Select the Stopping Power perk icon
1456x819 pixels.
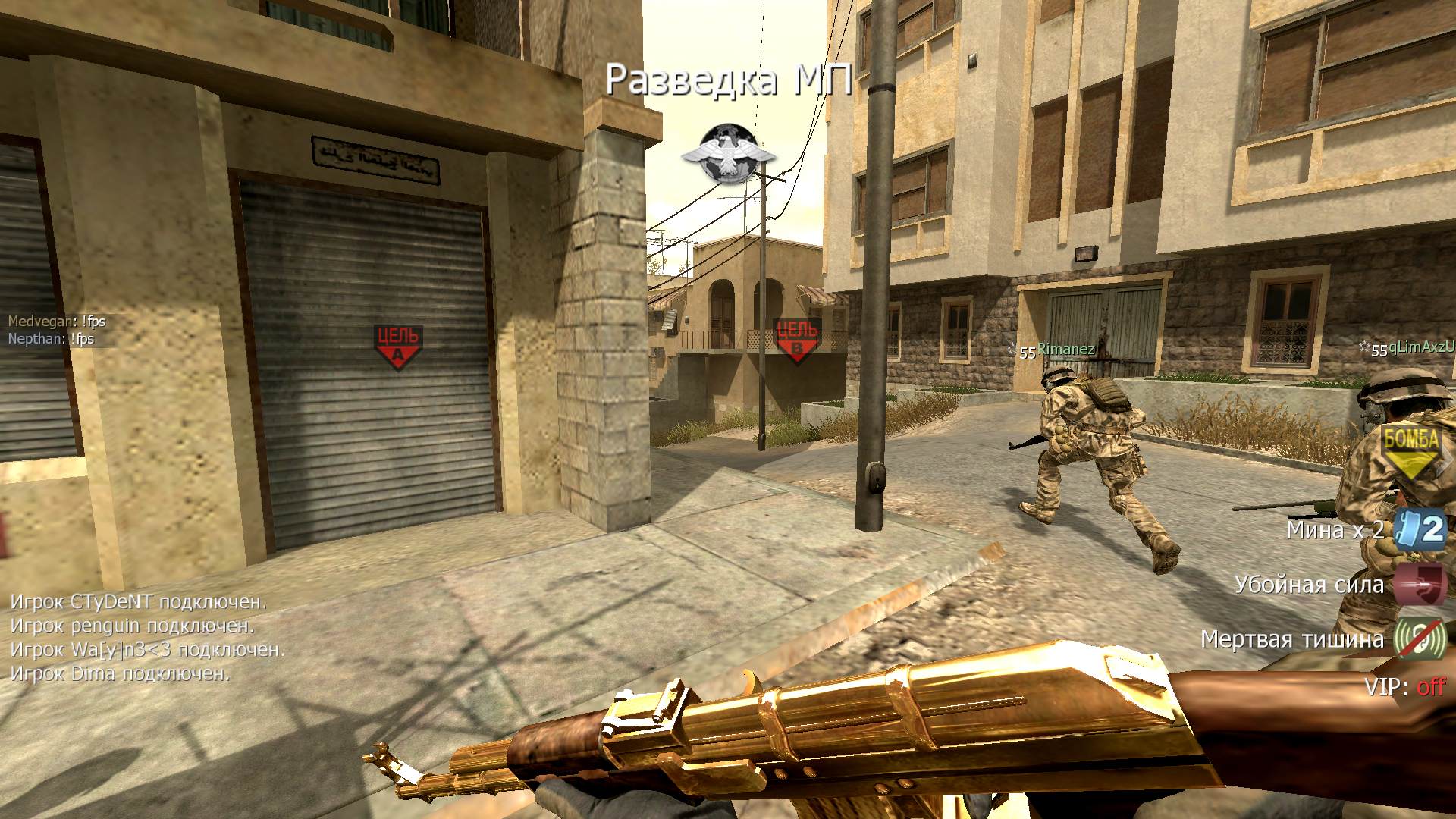[1420, 584]
